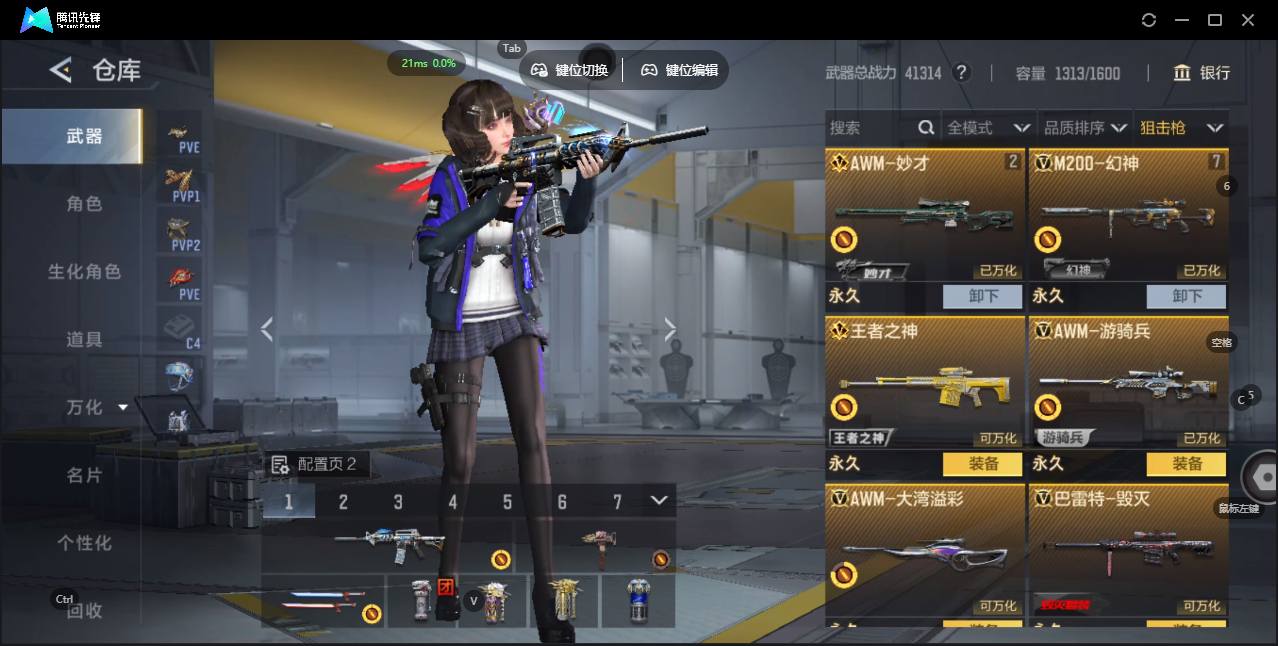Open the 生化角色 category
The image size is (1278, 646).
coord(84,271)
